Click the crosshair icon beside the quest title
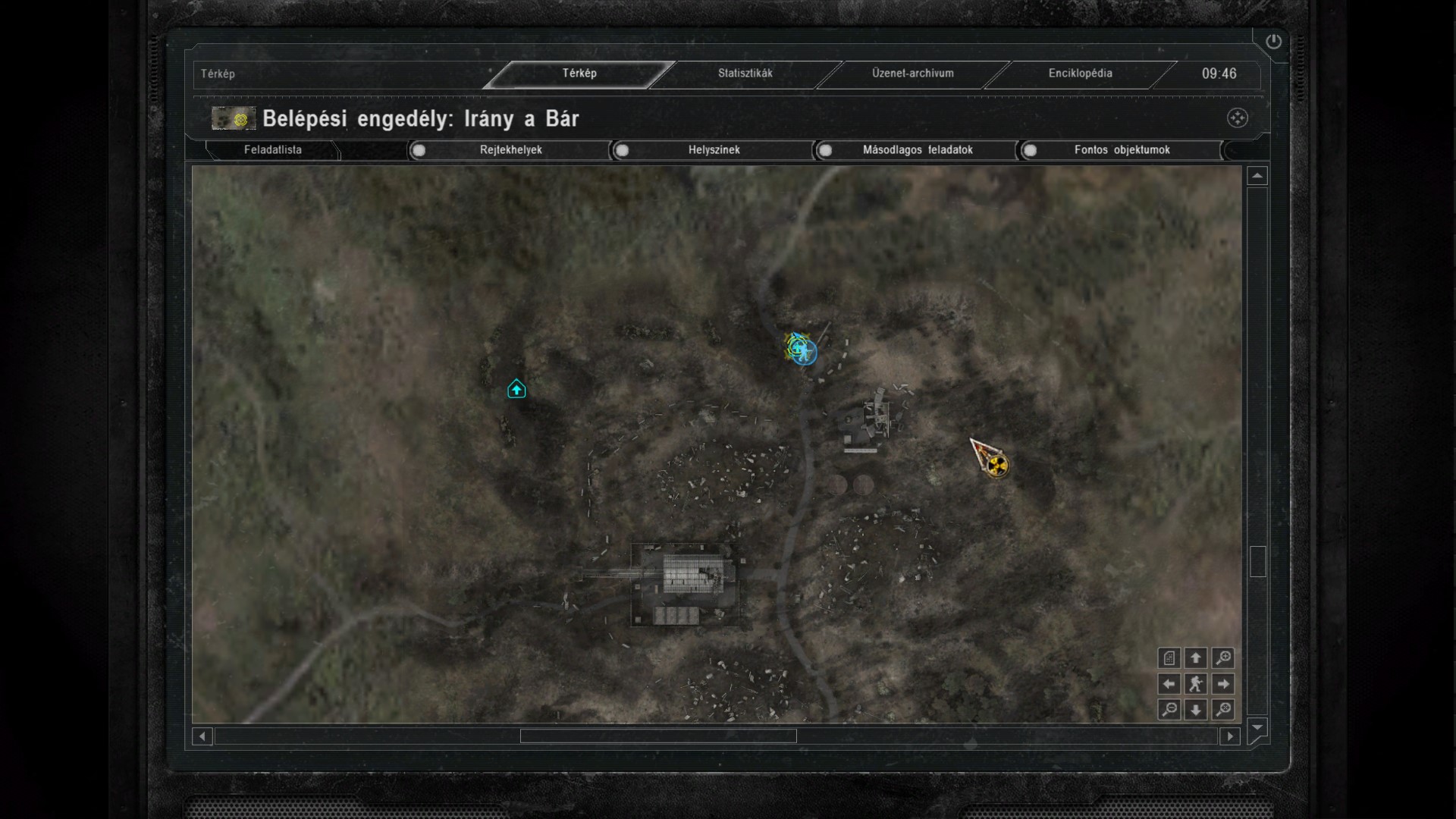Viewport: 1456px width, 819px height. (1237, 118)
